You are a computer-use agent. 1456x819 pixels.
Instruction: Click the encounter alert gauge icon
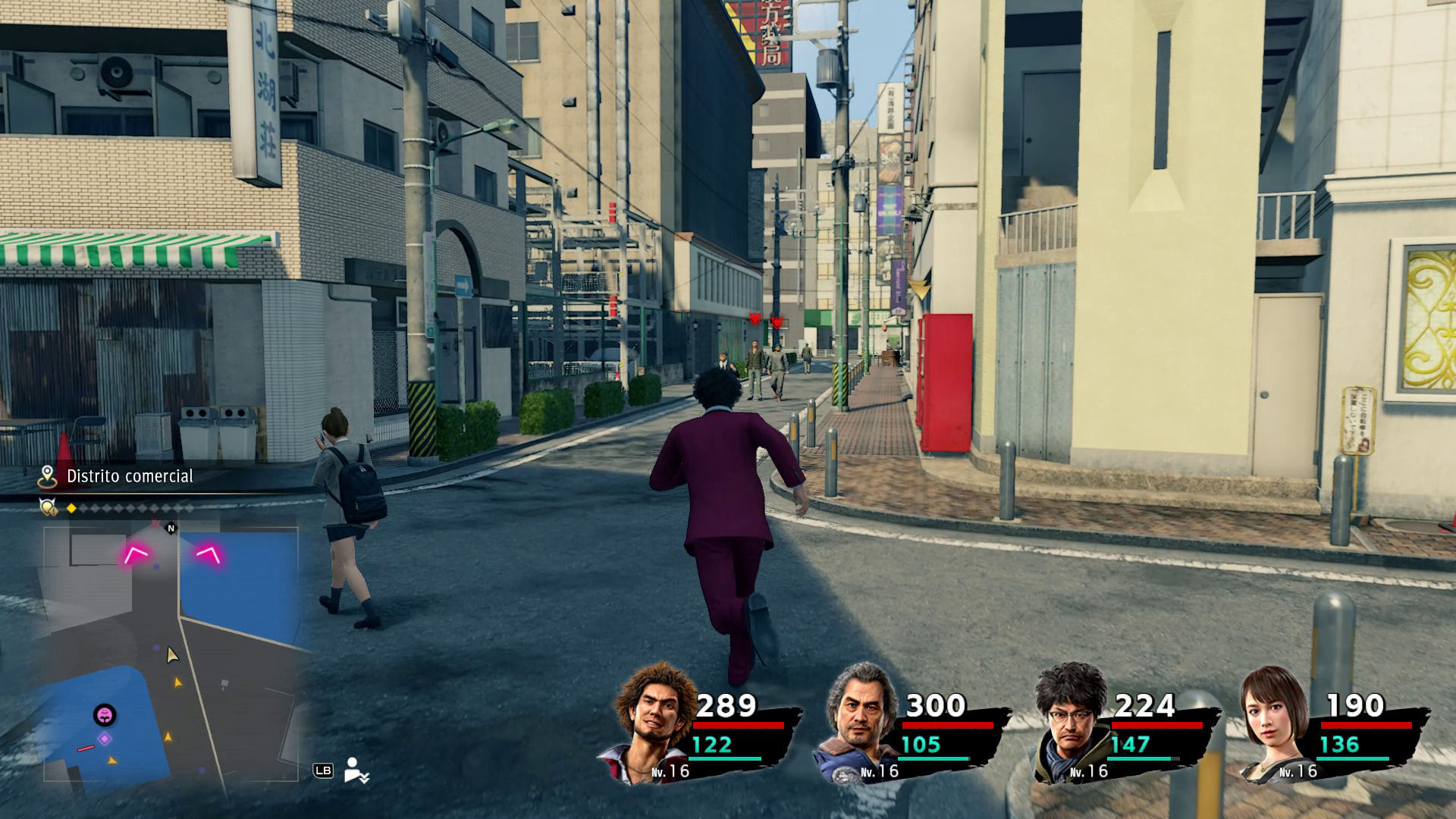[49, 507]
